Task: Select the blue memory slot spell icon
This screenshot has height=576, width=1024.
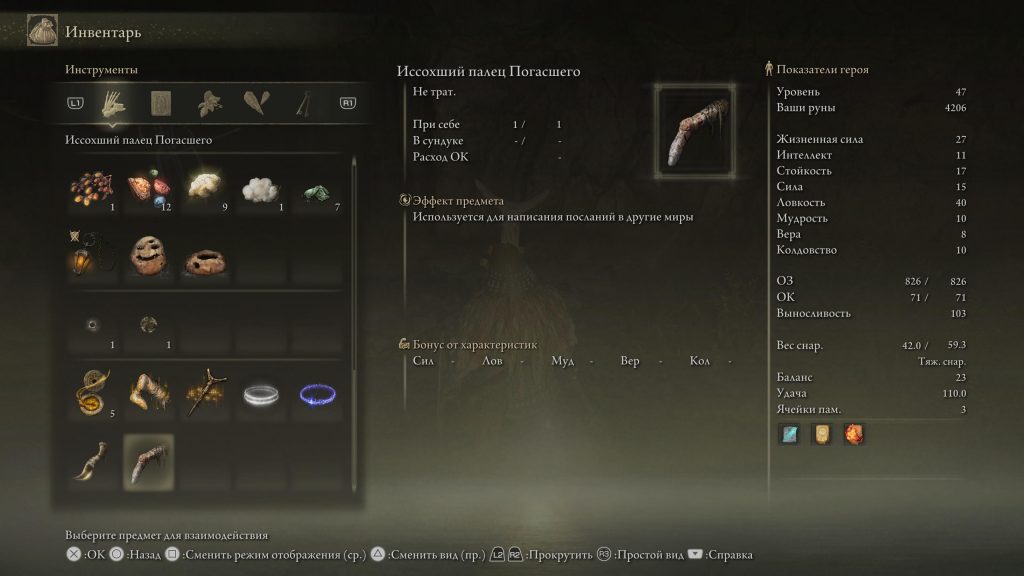Action: [789, 434]
